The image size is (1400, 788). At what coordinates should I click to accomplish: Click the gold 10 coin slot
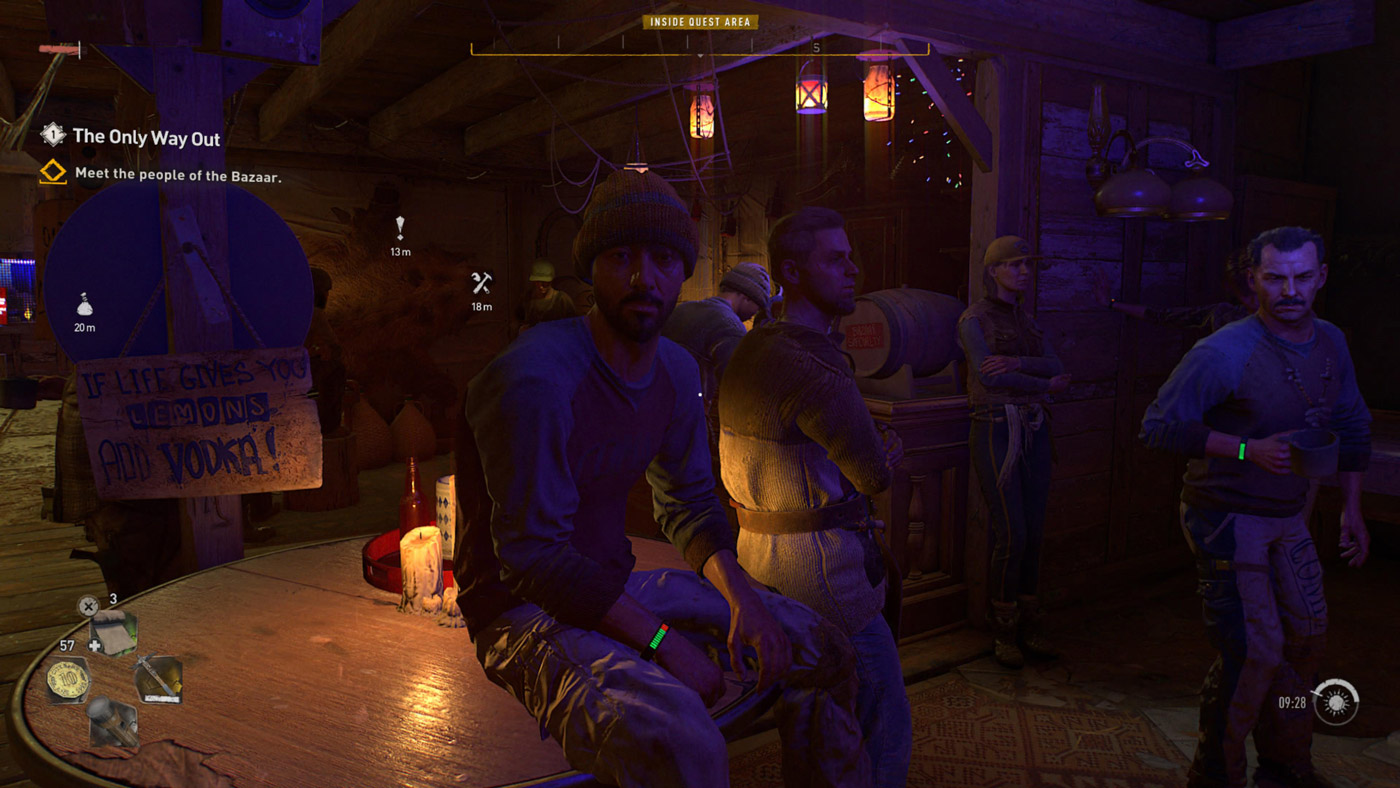point(68,680)
